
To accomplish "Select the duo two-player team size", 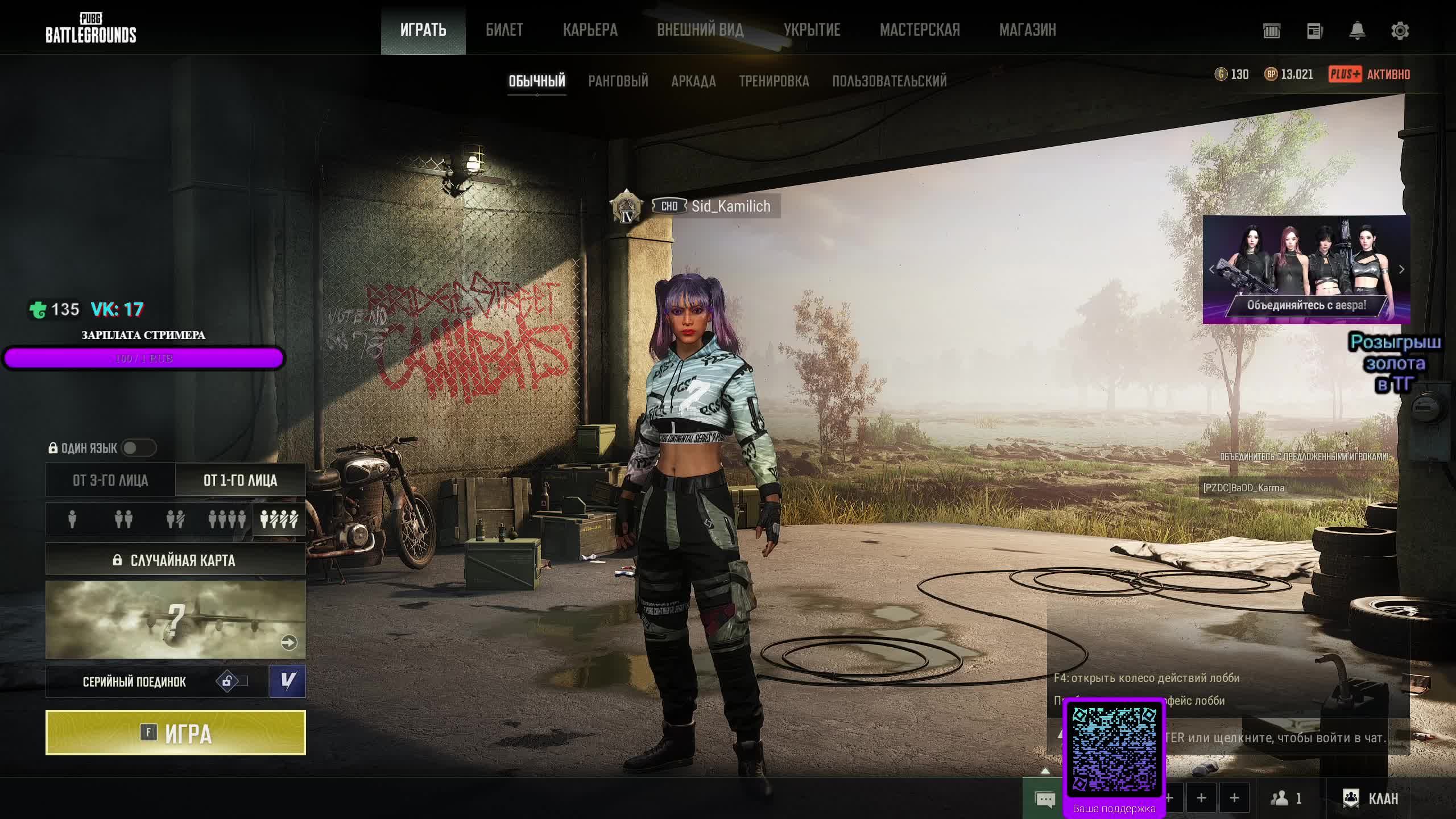I will (x=123, y=519).
